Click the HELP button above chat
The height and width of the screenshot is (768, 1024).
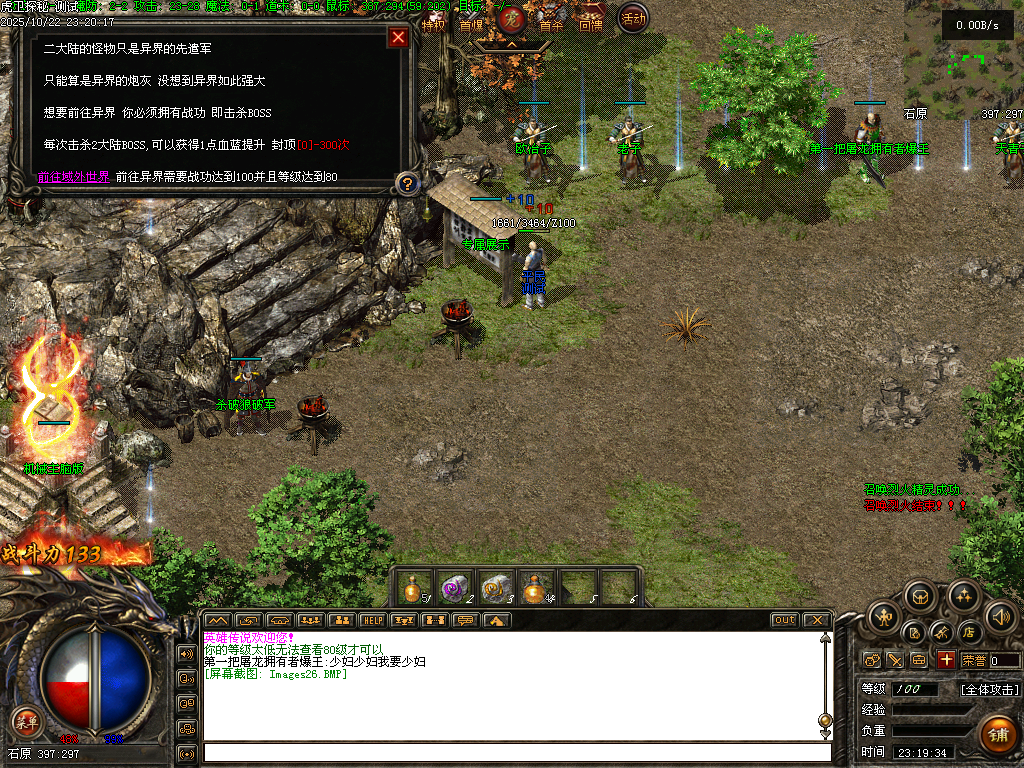373,620
